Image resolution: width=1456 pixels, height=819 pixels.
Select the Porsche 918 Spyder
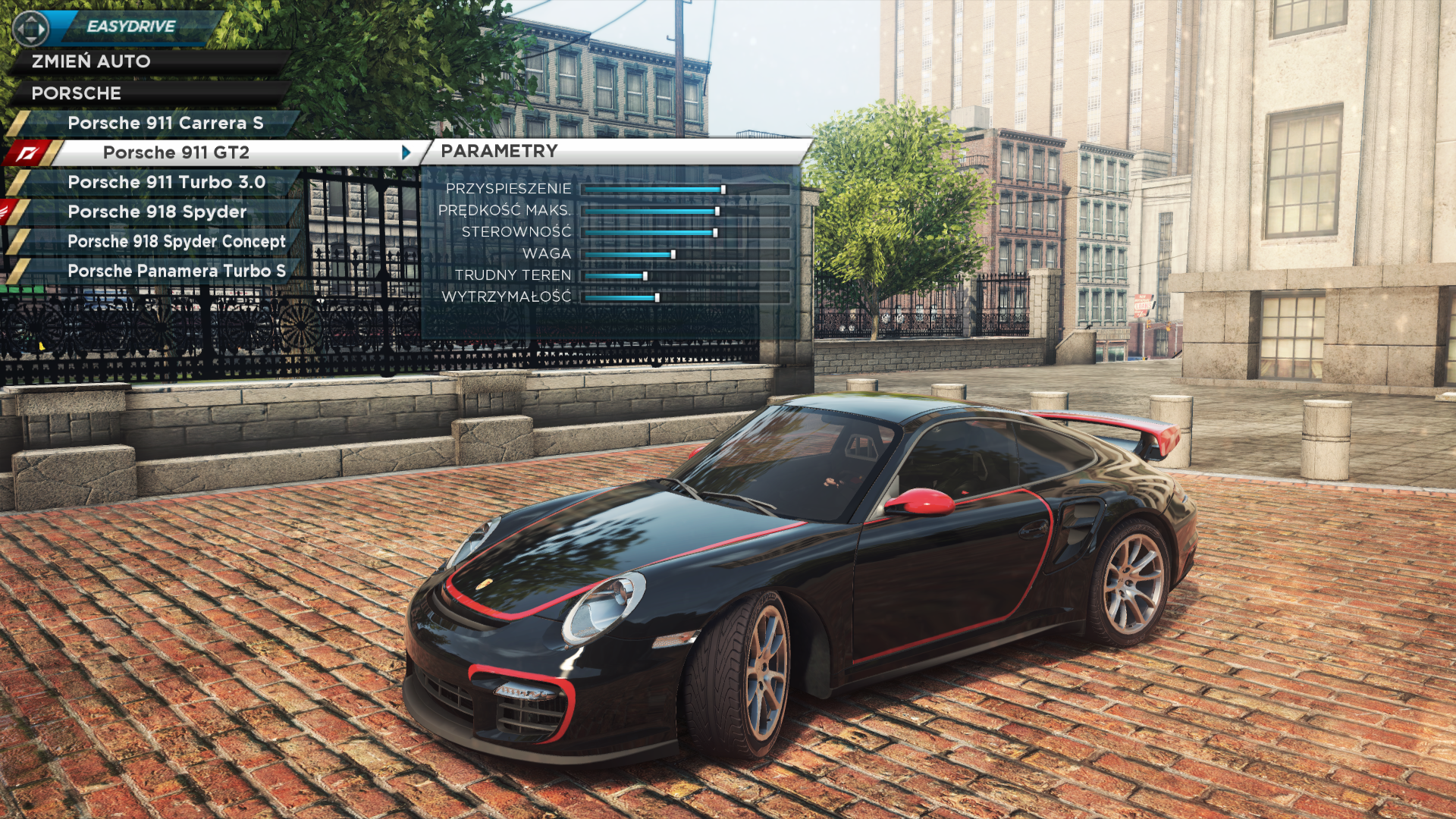coord(157,212)
